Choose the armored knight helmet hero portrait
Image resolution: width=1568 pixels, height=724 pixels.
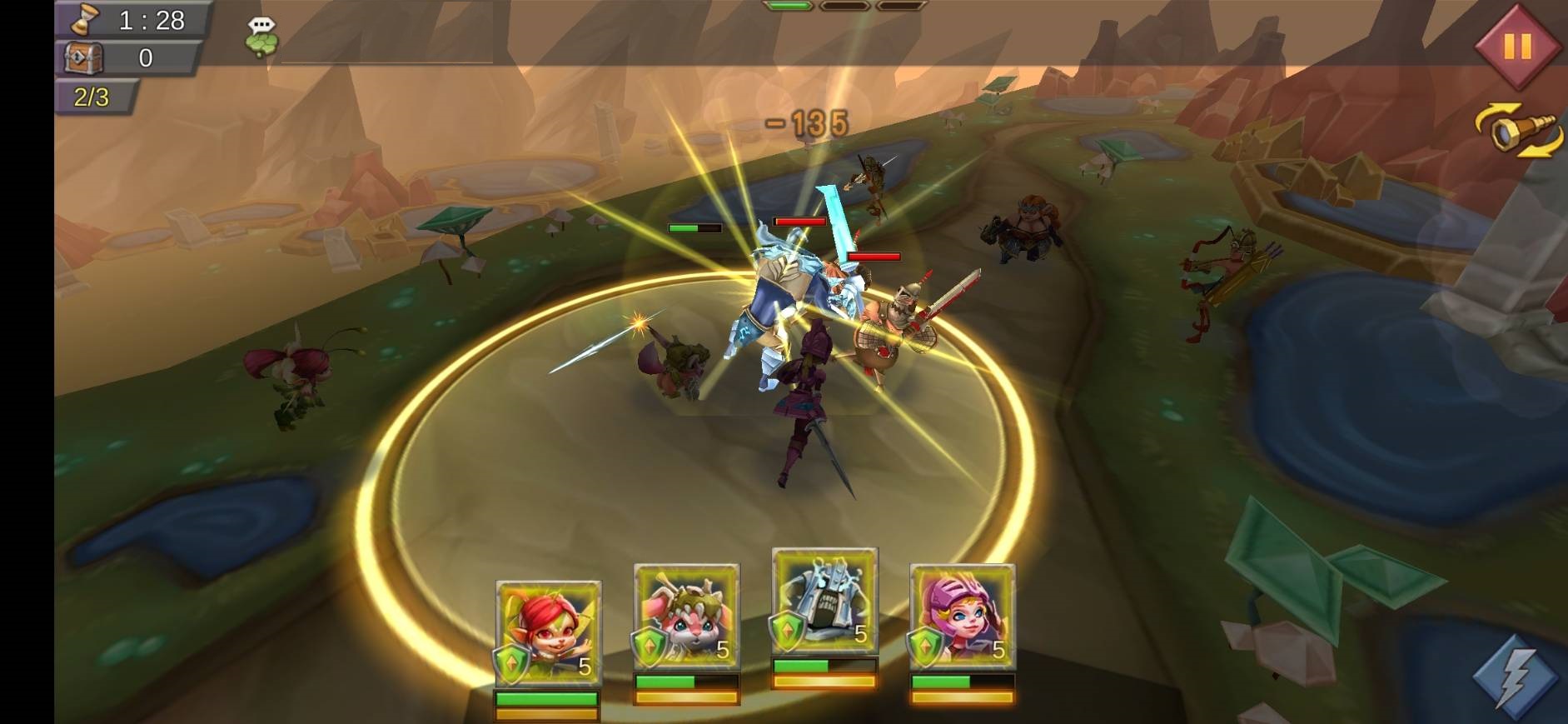pyautogui.click(x=824, y=602)
